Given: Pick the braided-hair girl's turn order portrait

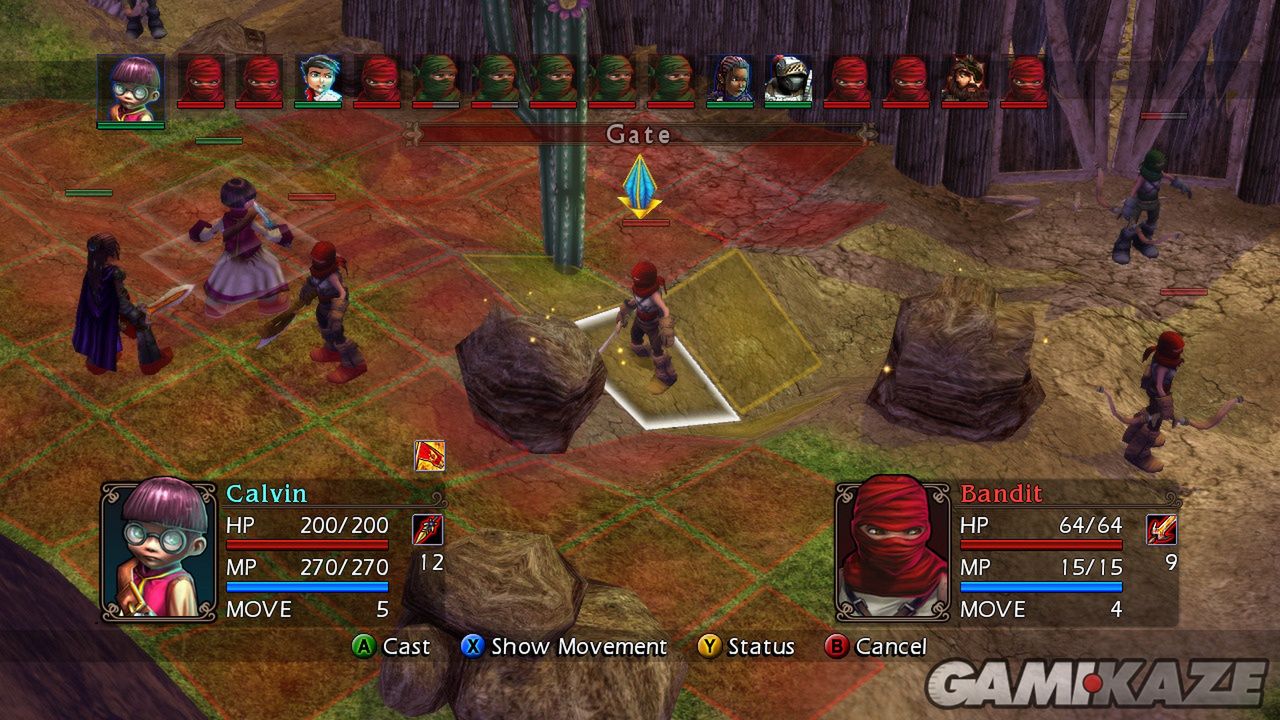Looking at the screenshot, I should [730, 79].
